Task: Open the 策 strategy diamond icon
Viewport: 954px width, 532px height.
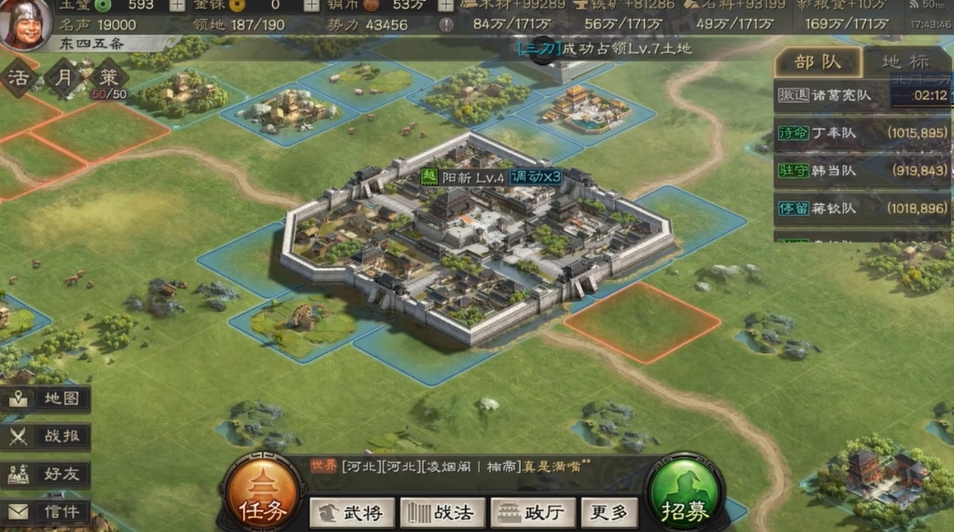Action: [x=105, y=78]
